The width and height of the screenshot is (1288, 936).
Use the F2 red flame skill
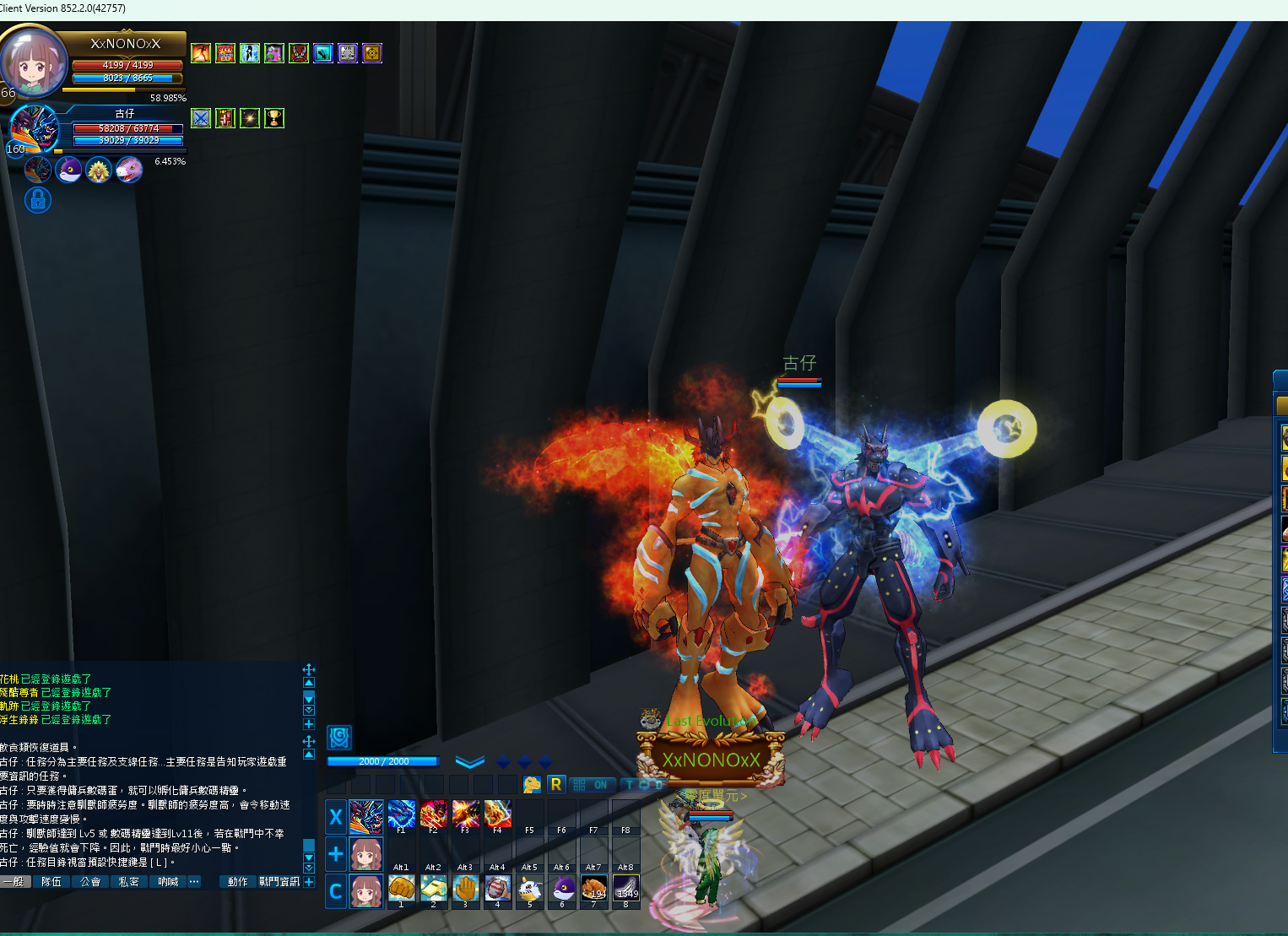click(433, 814)
